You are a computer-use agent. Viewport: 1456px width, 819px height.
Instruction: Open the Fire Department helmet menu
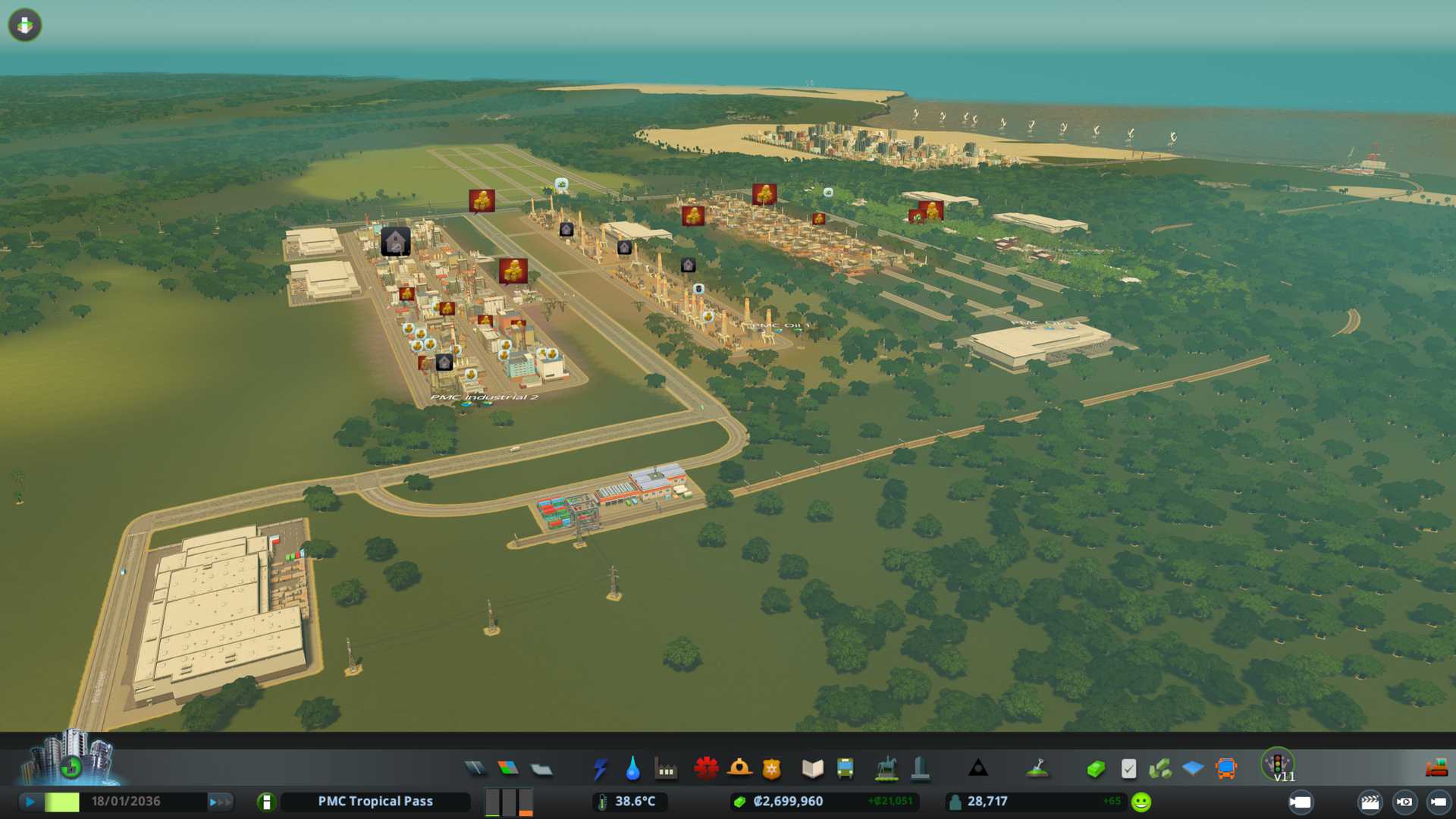tap(739, 769)
